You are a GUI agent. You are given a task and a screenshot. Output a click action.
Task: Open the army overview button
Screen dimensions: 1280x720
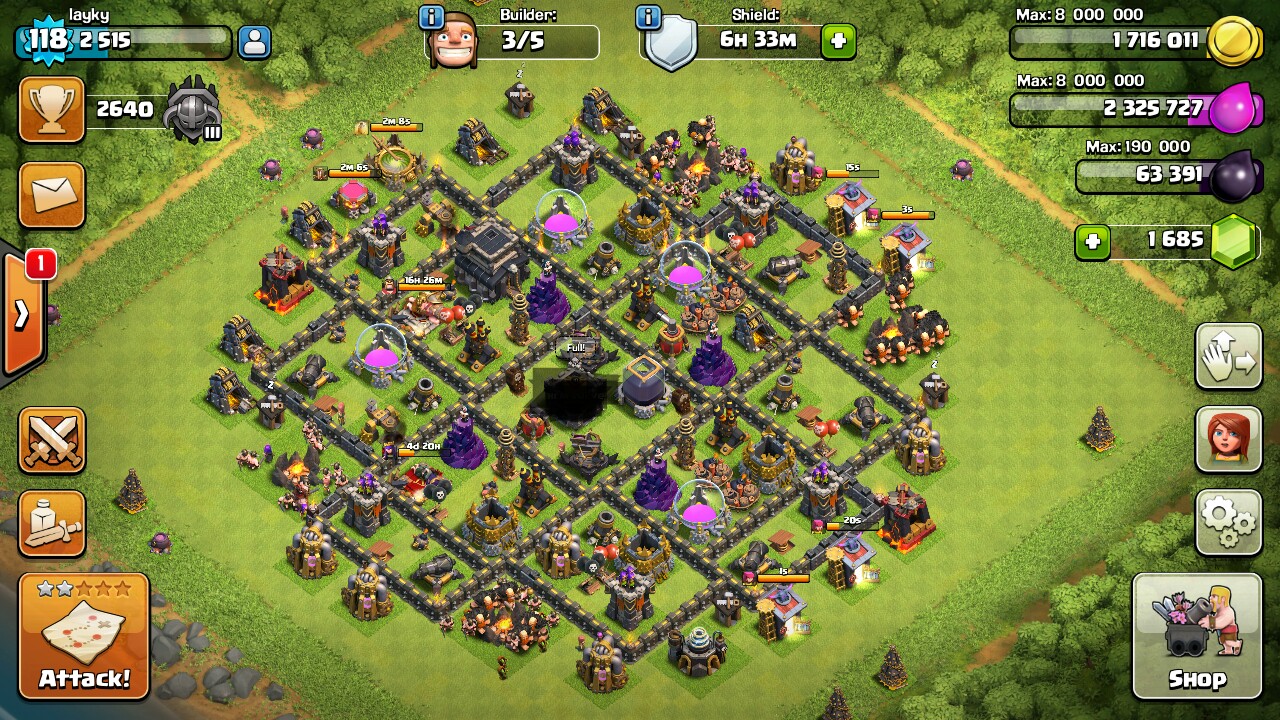(51, 523)
